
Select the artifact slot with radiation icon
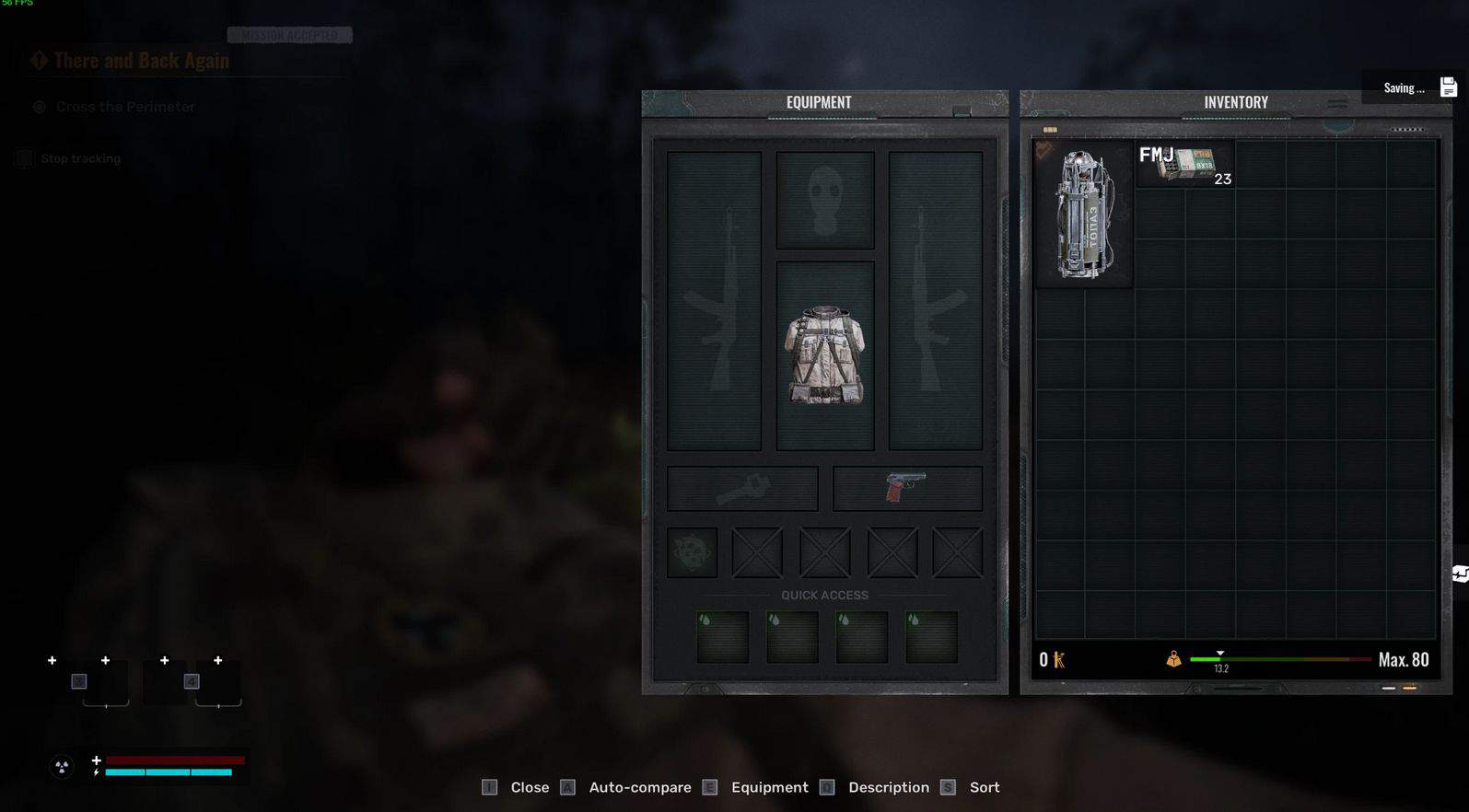(x=692, y=552)
